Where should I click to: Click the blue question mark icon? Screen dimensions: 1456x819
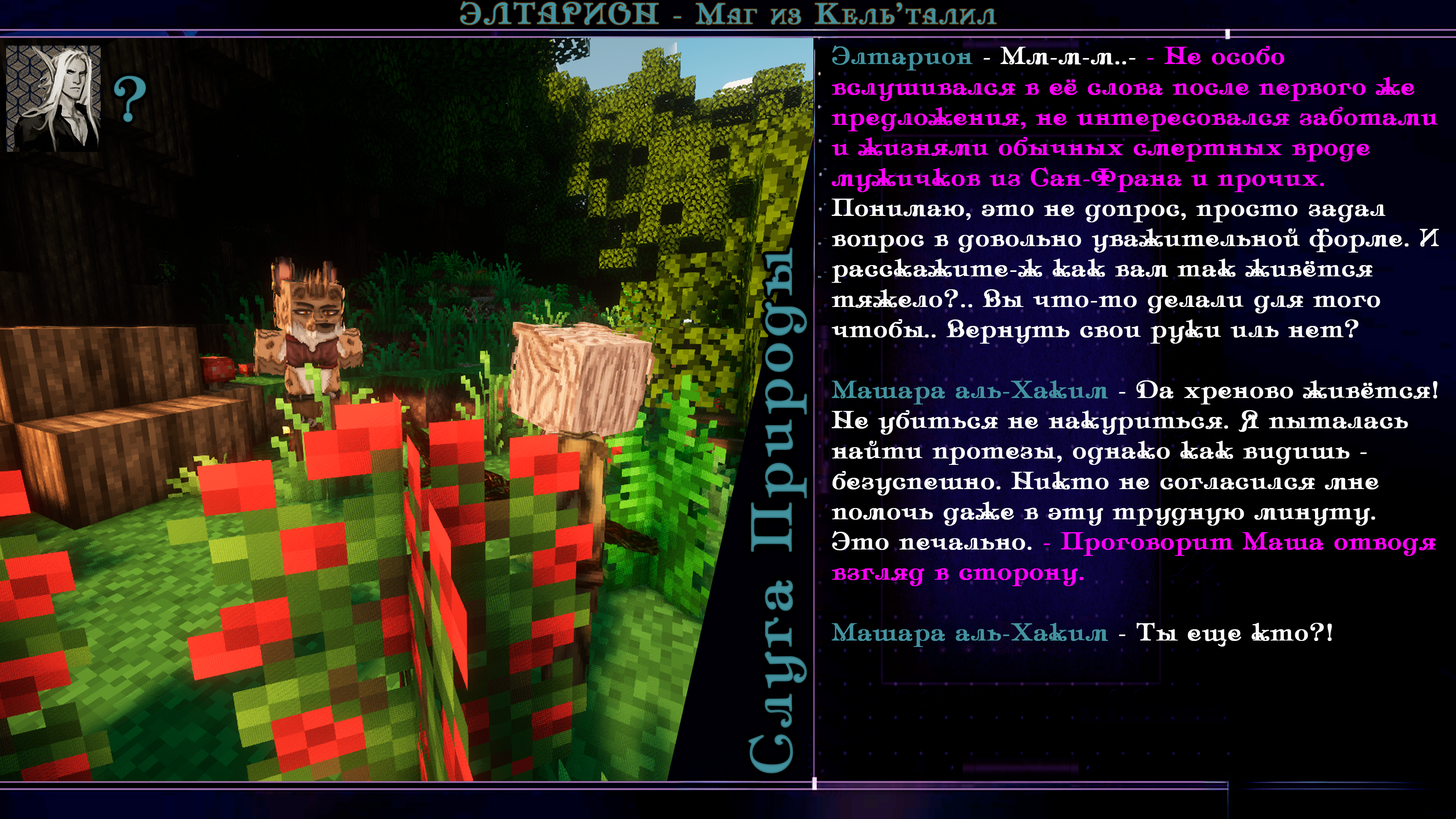tap(130, 100)
